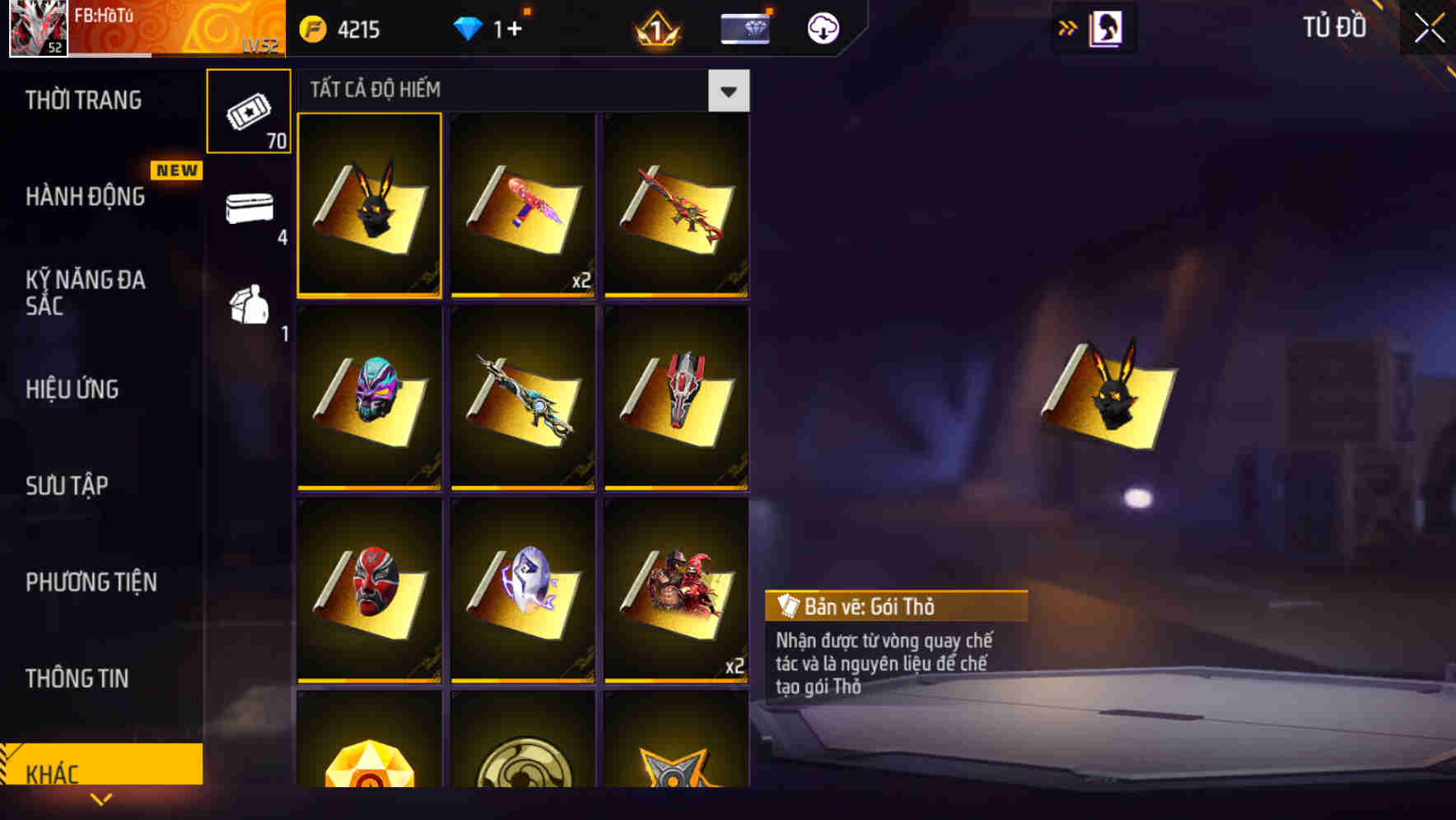Open the HÀNH ĐỘNG category with NEW badge
This screenshot has width=1456, height=820.
85,197
